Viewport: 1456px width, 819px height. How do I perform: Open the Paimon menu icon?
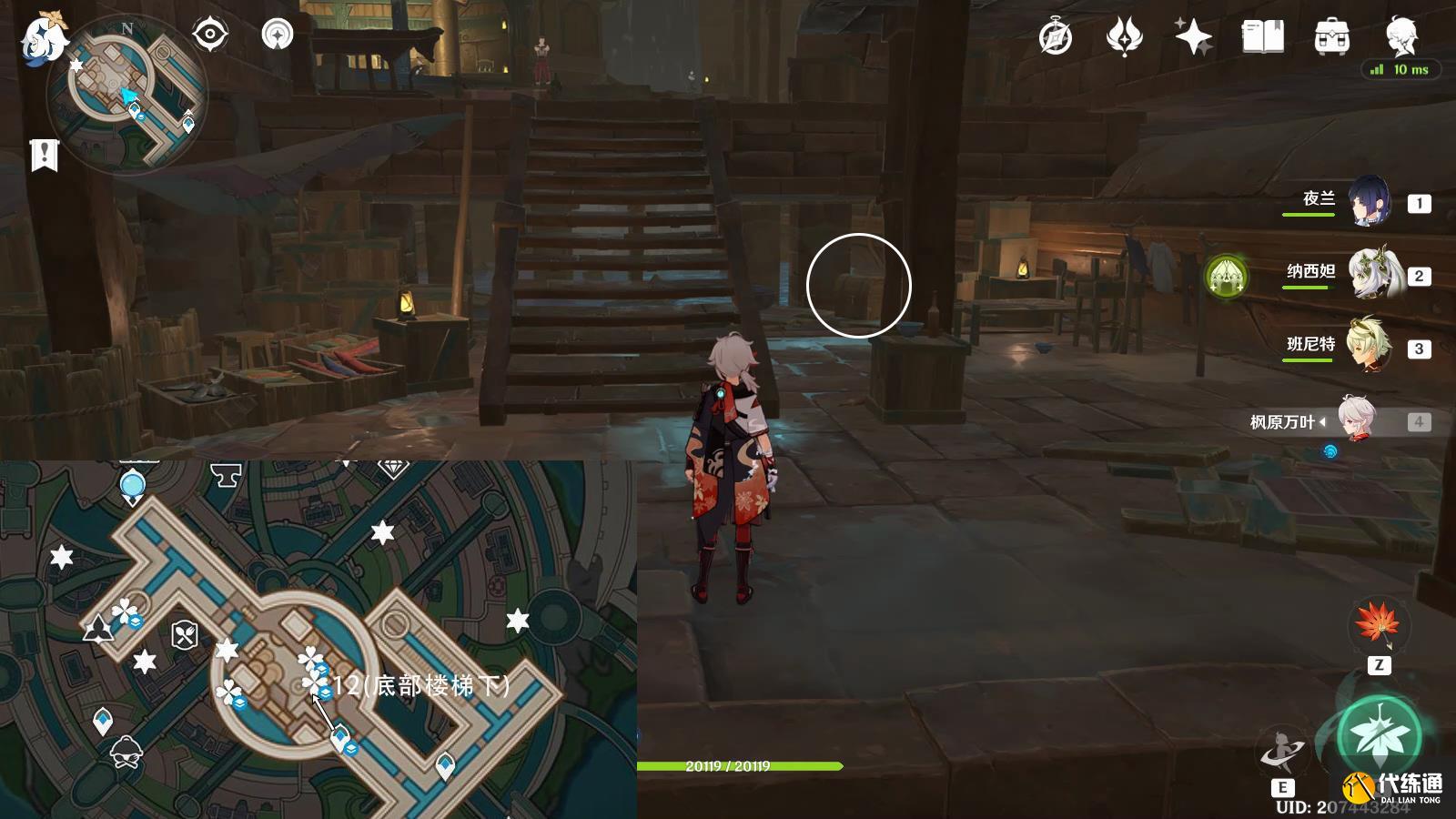click(x=44, y=38)
